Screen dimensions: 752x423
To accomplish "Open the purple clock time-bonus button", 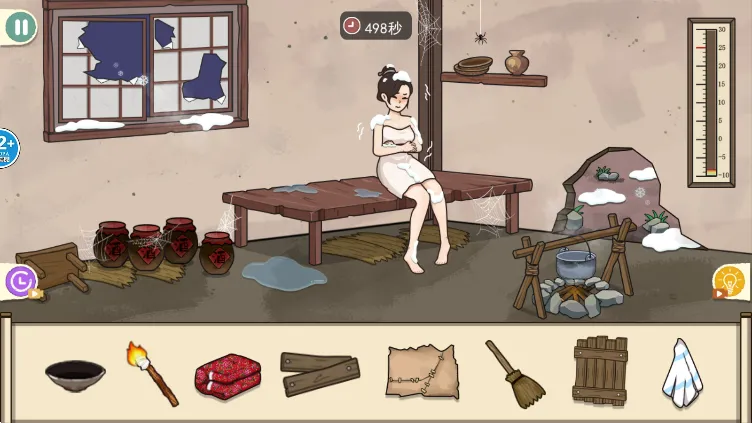I will tap(21, 282).
